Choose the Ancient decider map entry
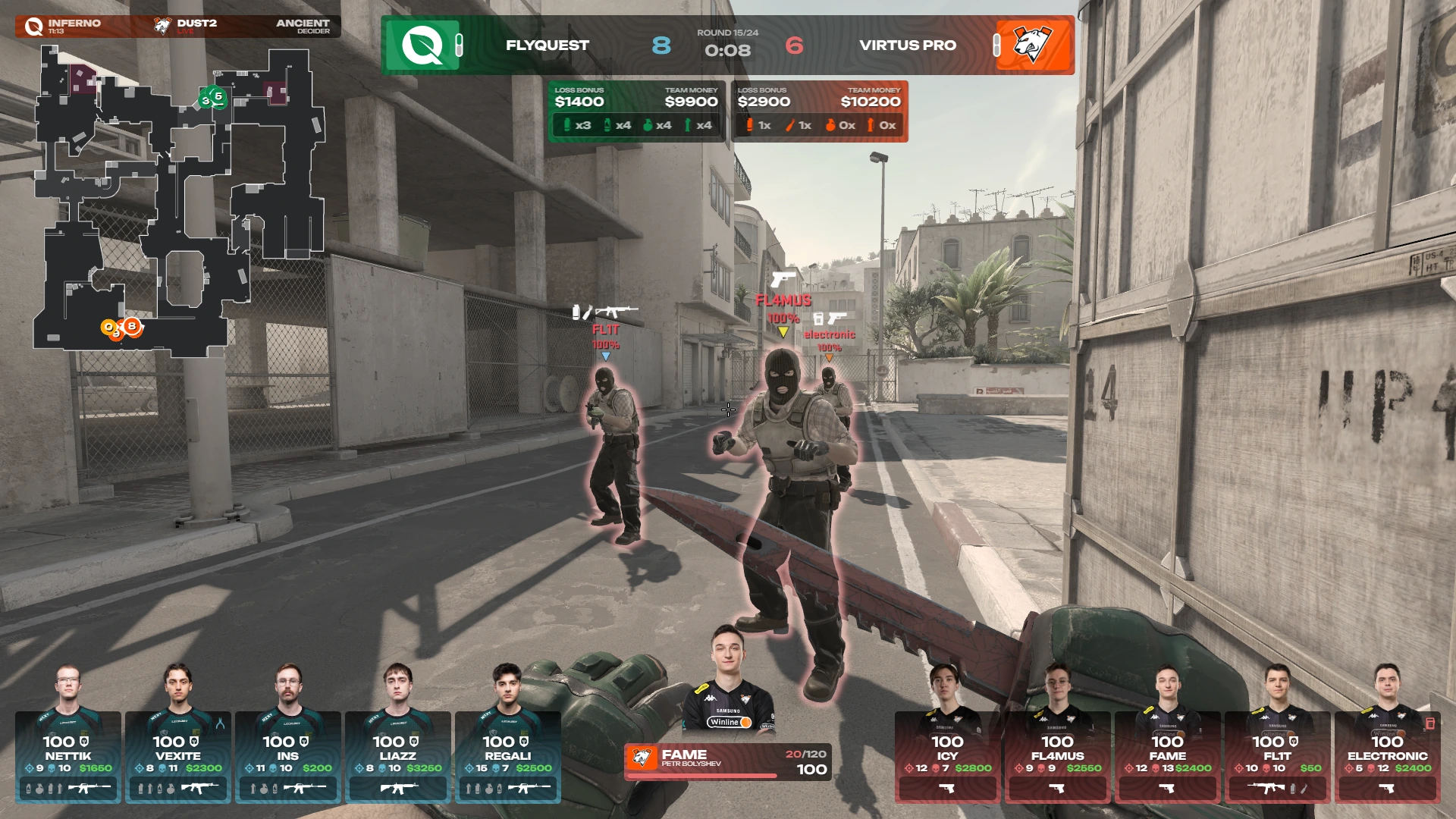Viewport: 1456px width, 819px height. 302,27
